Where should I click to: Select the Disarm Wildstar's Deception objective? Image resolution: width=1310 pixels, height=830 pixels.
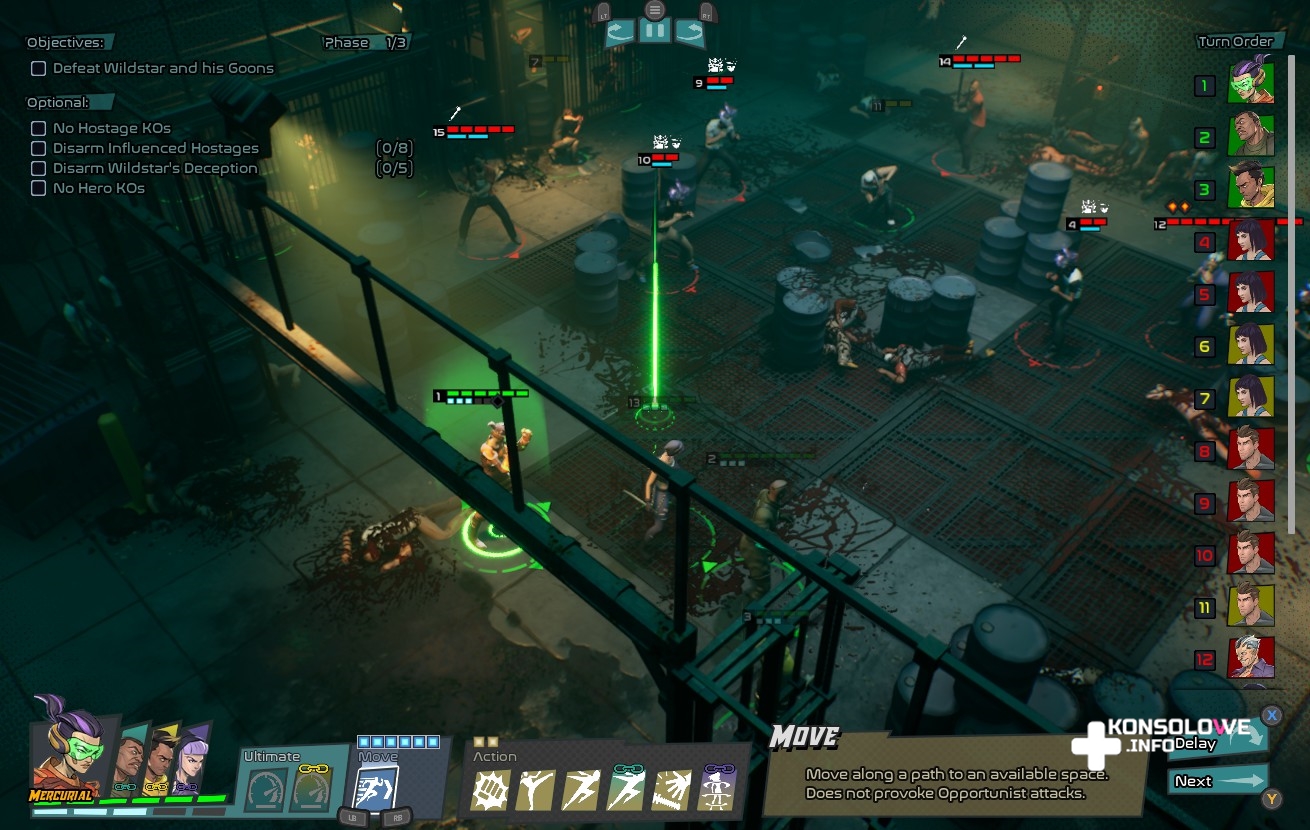[155, 169]
